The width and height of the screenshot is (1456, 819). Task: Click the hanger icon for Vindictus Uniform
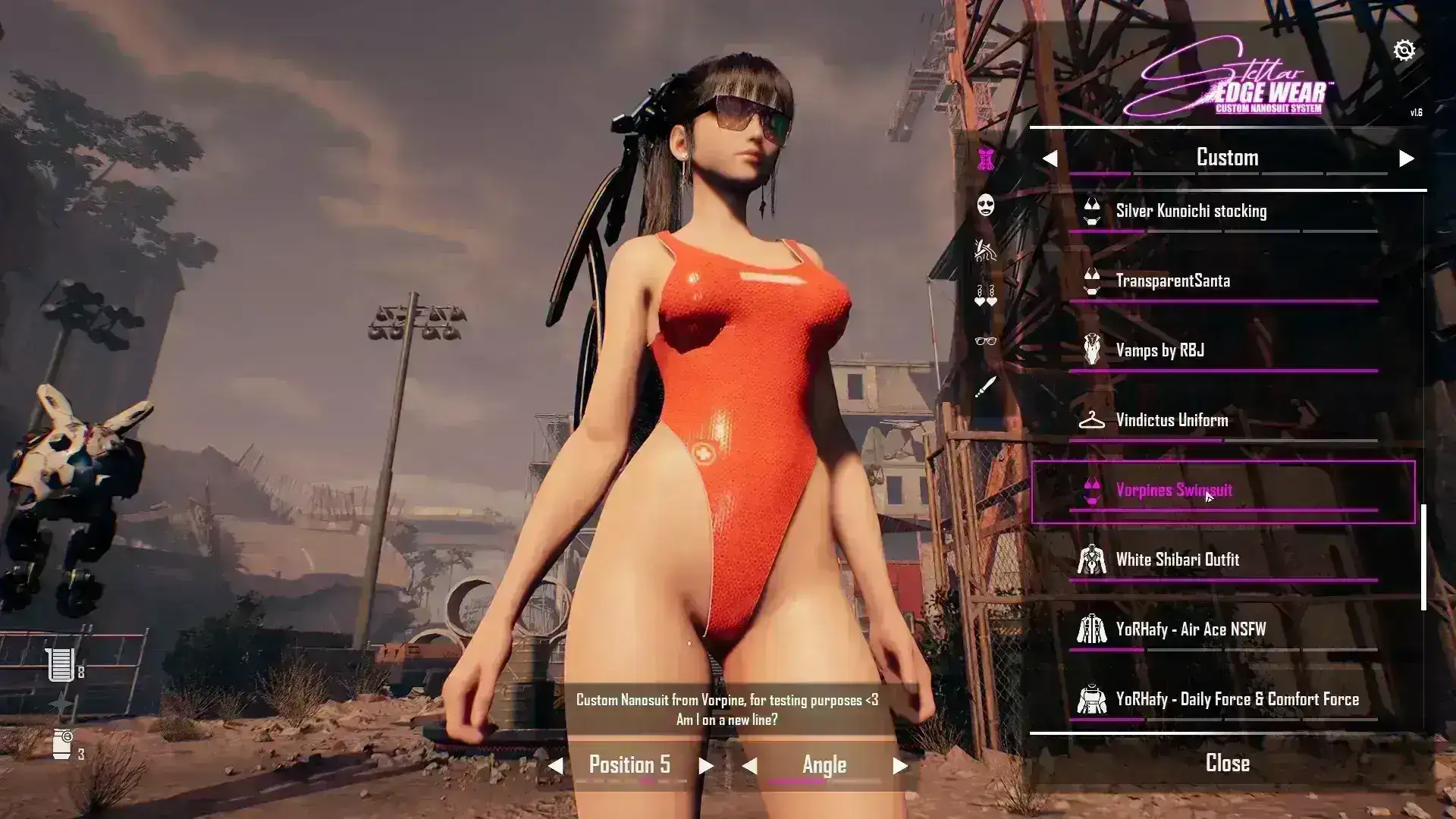(1093, 420)
